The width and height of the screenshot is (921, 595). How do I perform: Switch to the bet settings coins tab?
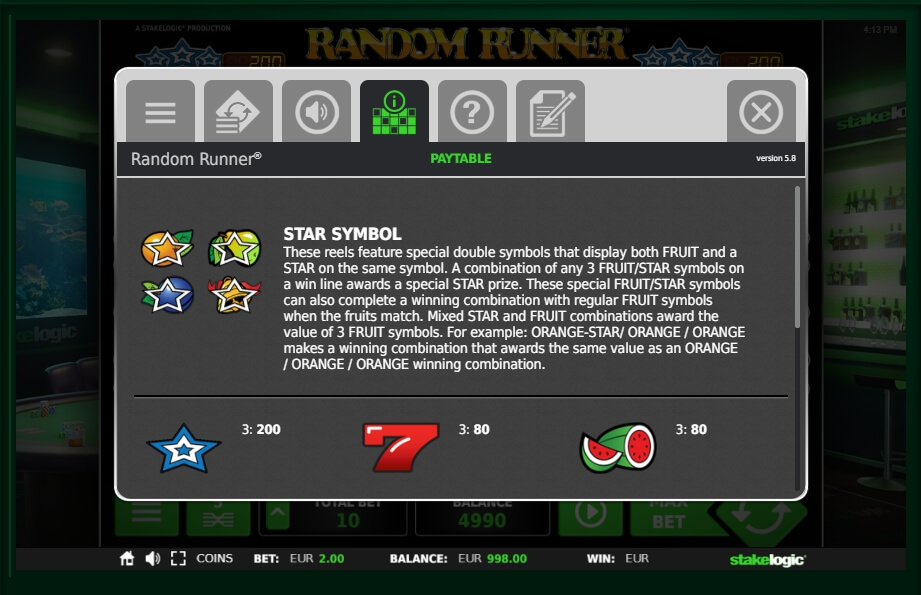point(238,112)
